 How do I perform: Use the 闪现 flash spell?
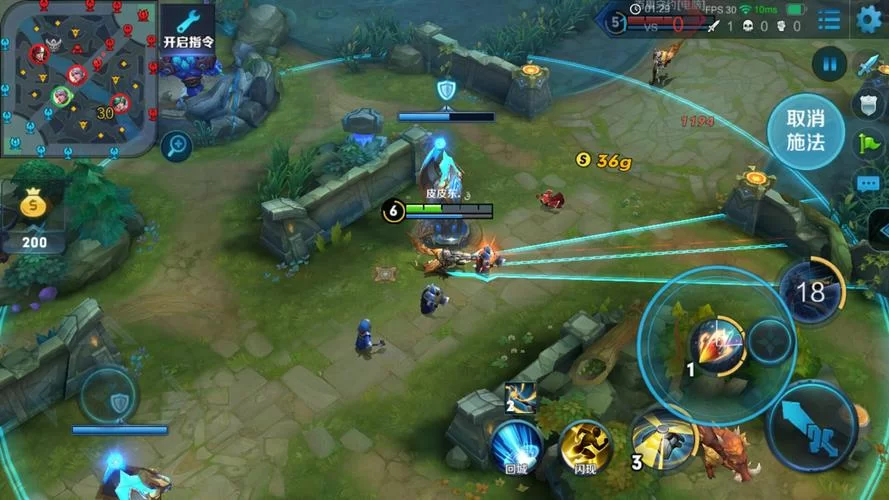[586, 446]
